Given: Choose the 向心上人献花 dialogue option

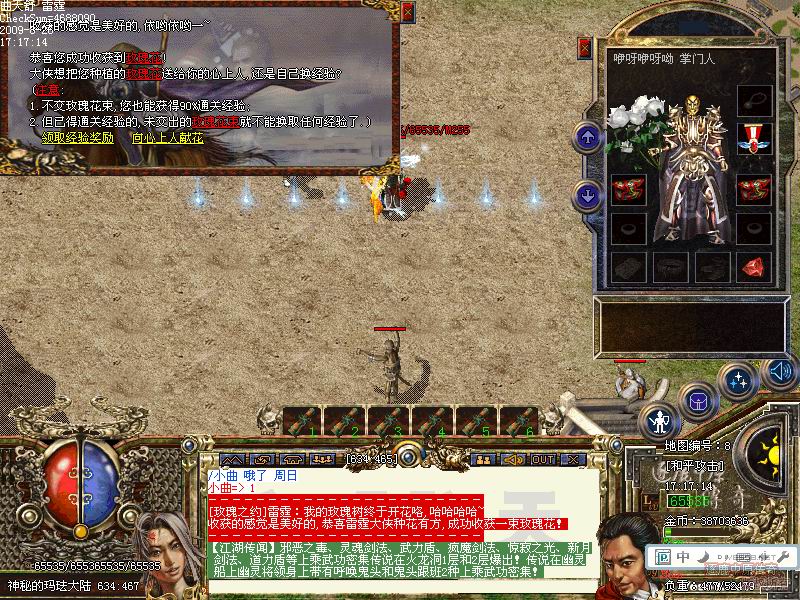Looking at the screenshot, I should 167,138.
